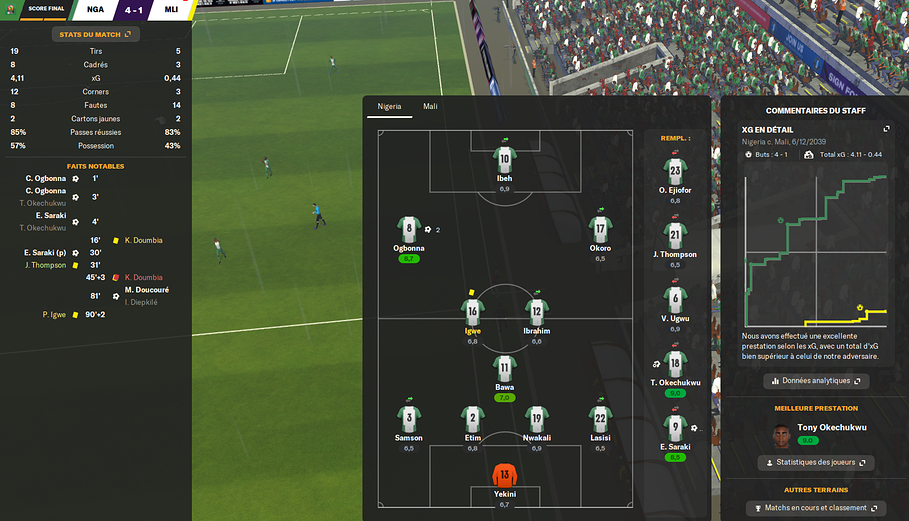
Task: Select midfielder Igwe number 16
Action: tap(472, 313)
